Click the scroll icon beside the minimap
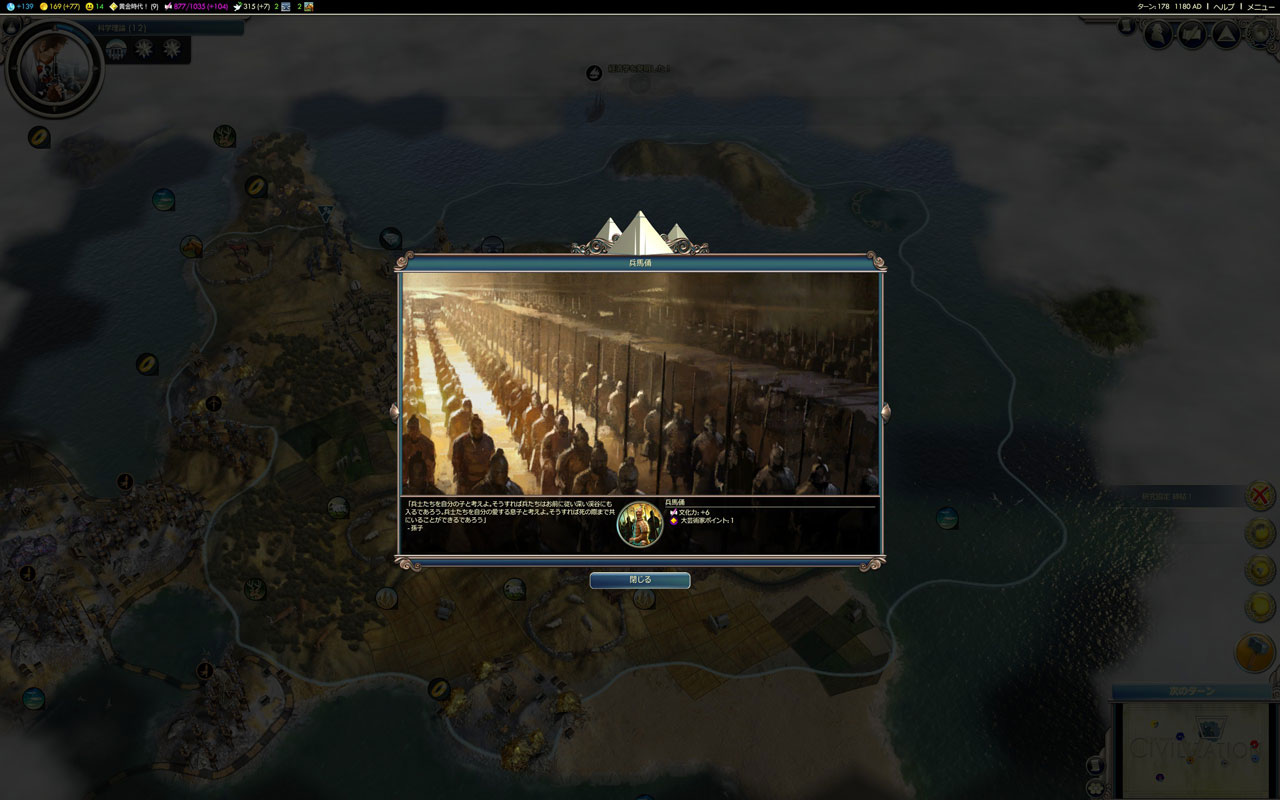The image size is (1280, 800). click(1096, 765)
